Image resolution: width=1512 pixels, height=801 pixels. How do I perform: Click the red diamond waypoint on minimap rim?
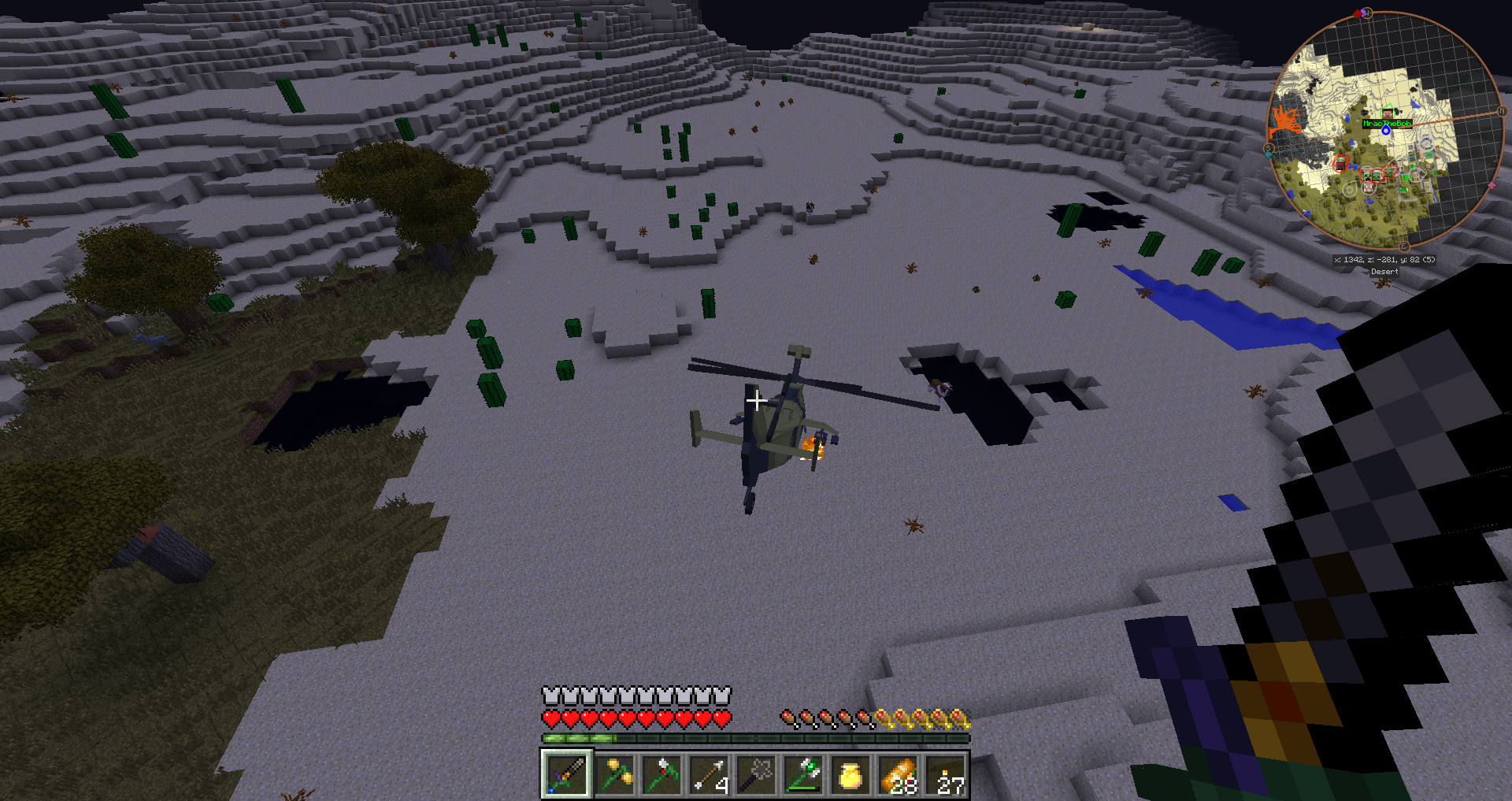click(x=1357, y=14)
